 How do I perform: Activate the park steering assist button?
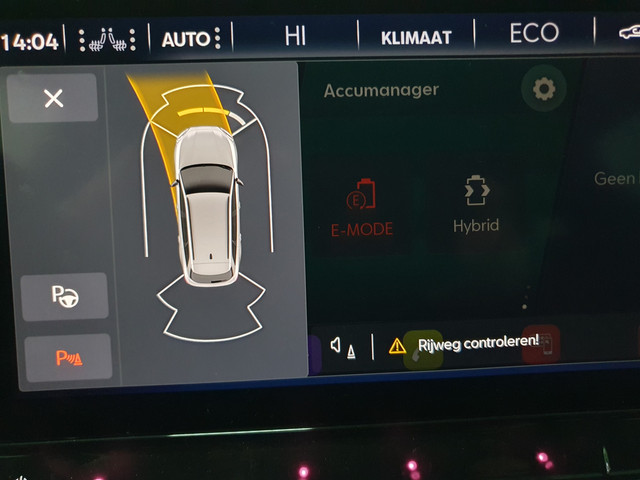[64, 297]
